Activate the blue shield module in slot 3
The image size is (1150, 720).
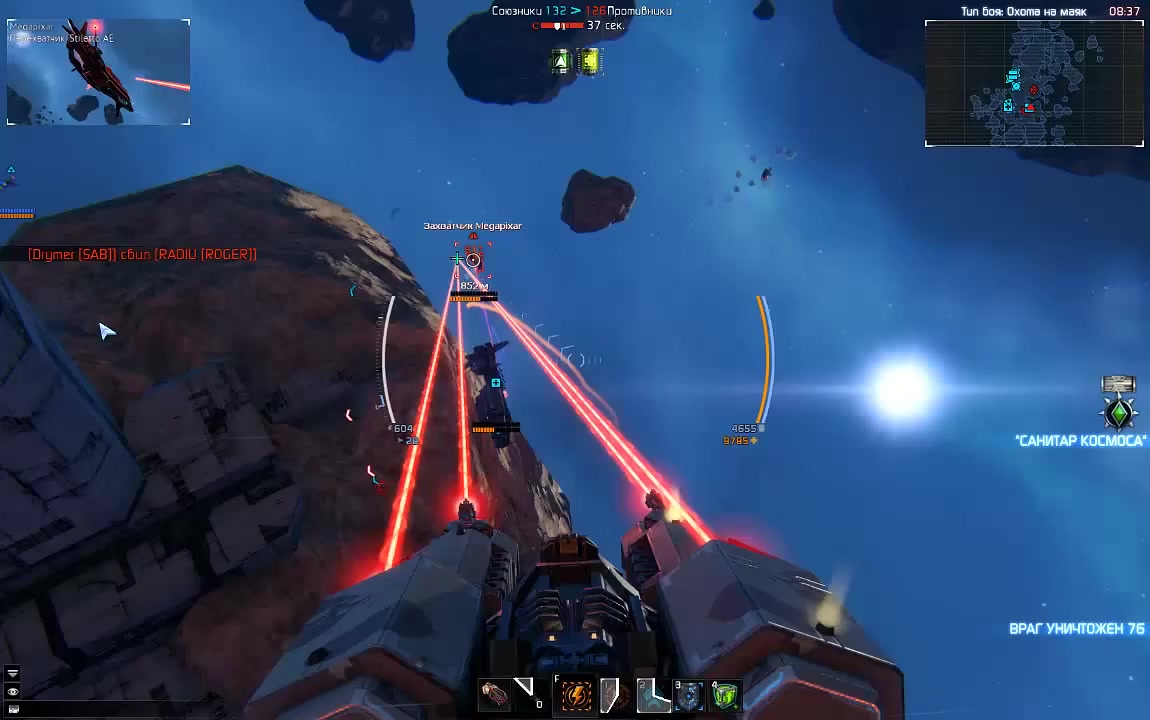(689, 694)
